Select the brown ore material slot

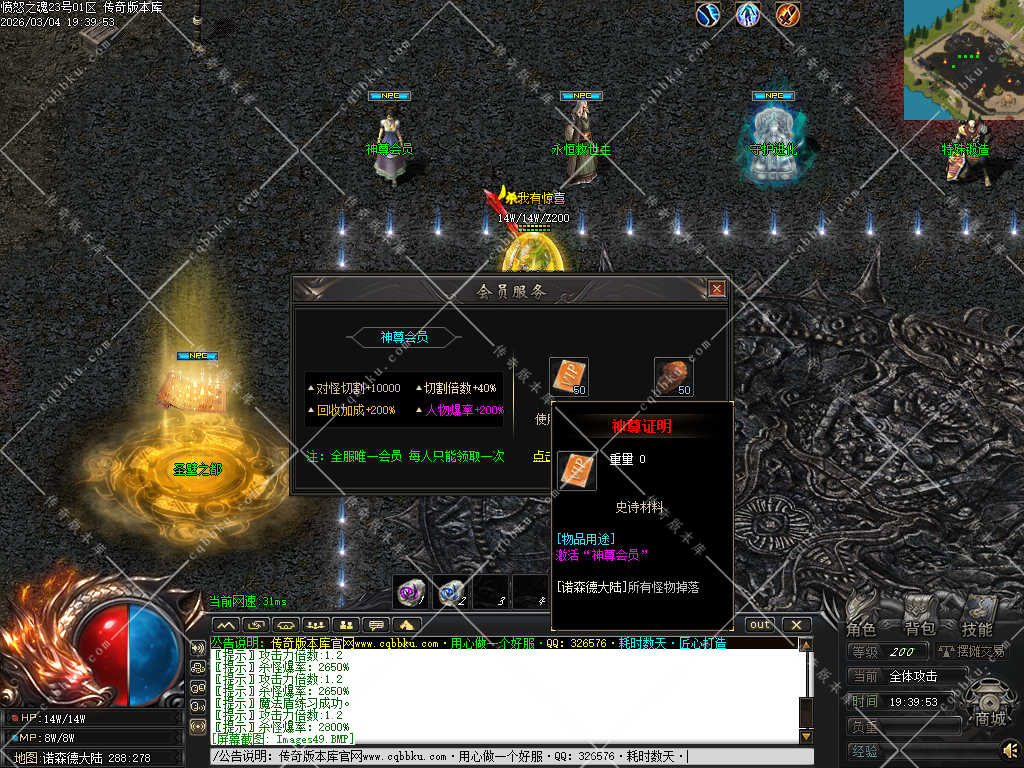674,376
